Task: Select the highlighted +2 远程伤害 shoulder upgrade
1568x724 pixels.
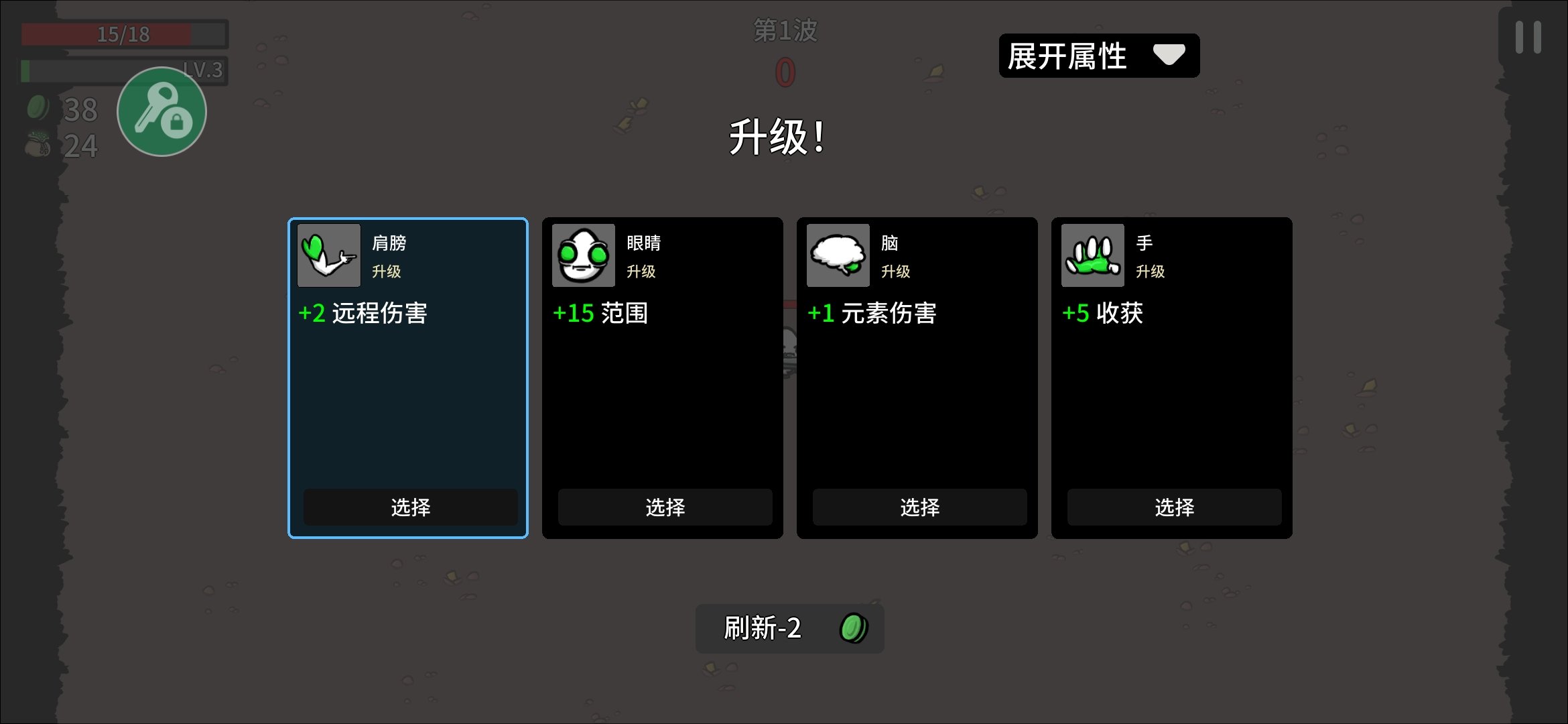Action: coord(409,507)
